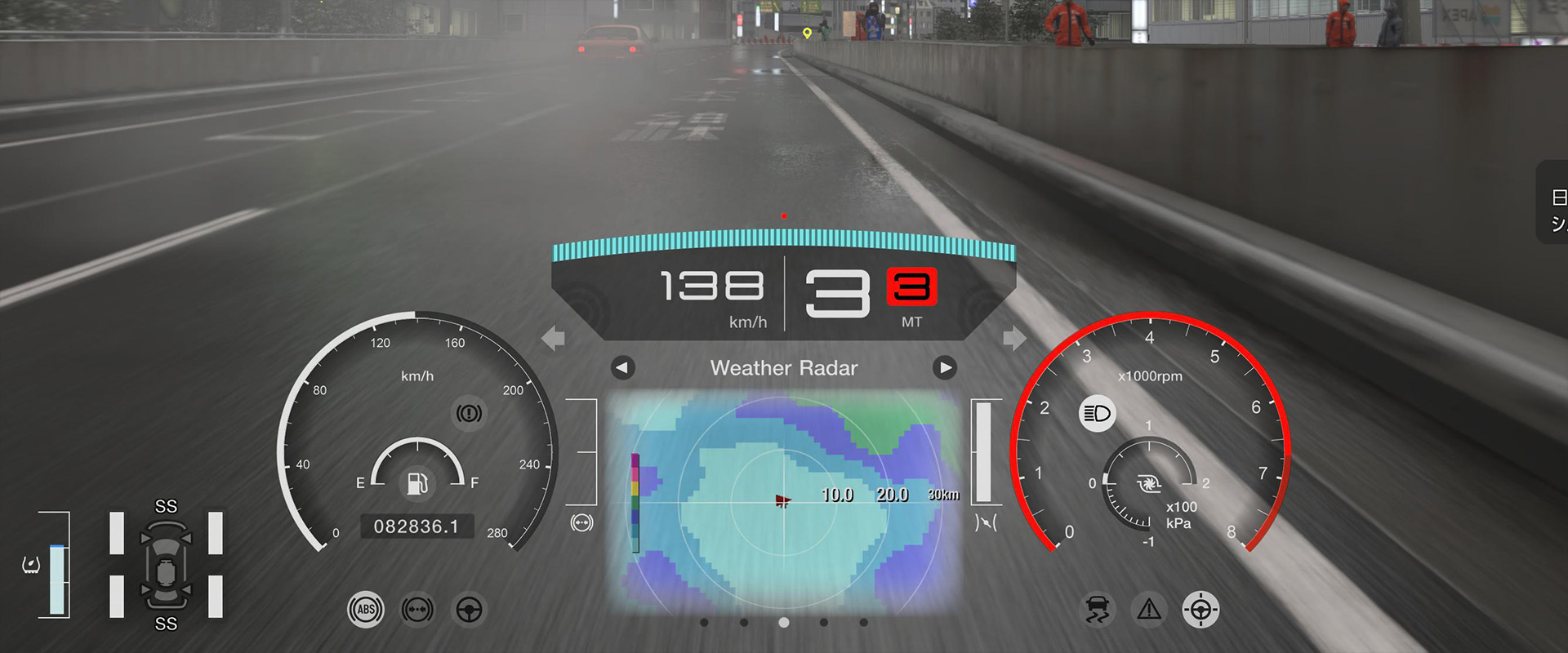Toggle the headlight high beam indicator
This screenshot has height=653, width=1568.
coord(1097,414)
